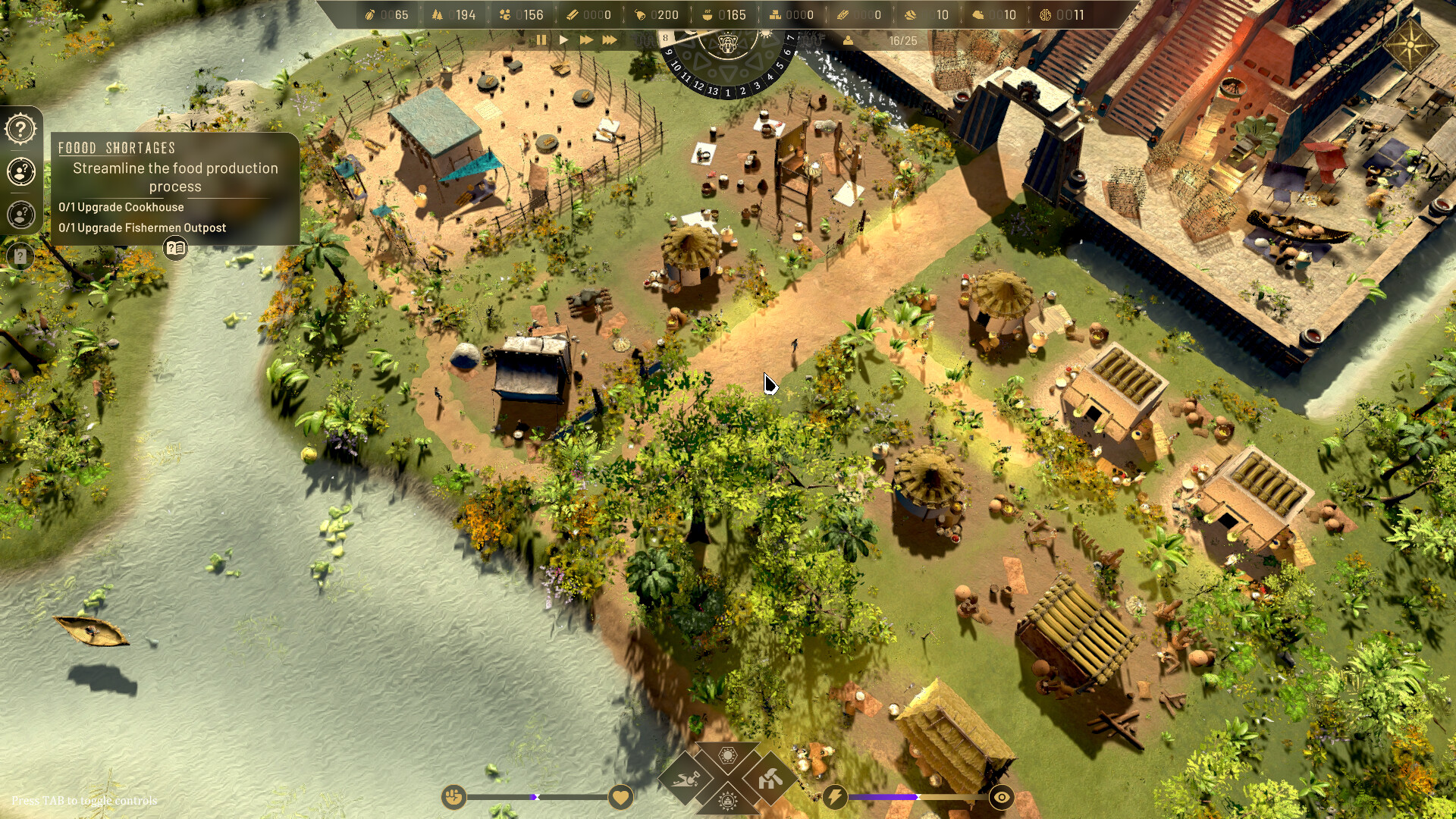Open the build menu via hammer icon
Image resolution: width=1456 pixels, height=819 pixels.
[770, 779]
